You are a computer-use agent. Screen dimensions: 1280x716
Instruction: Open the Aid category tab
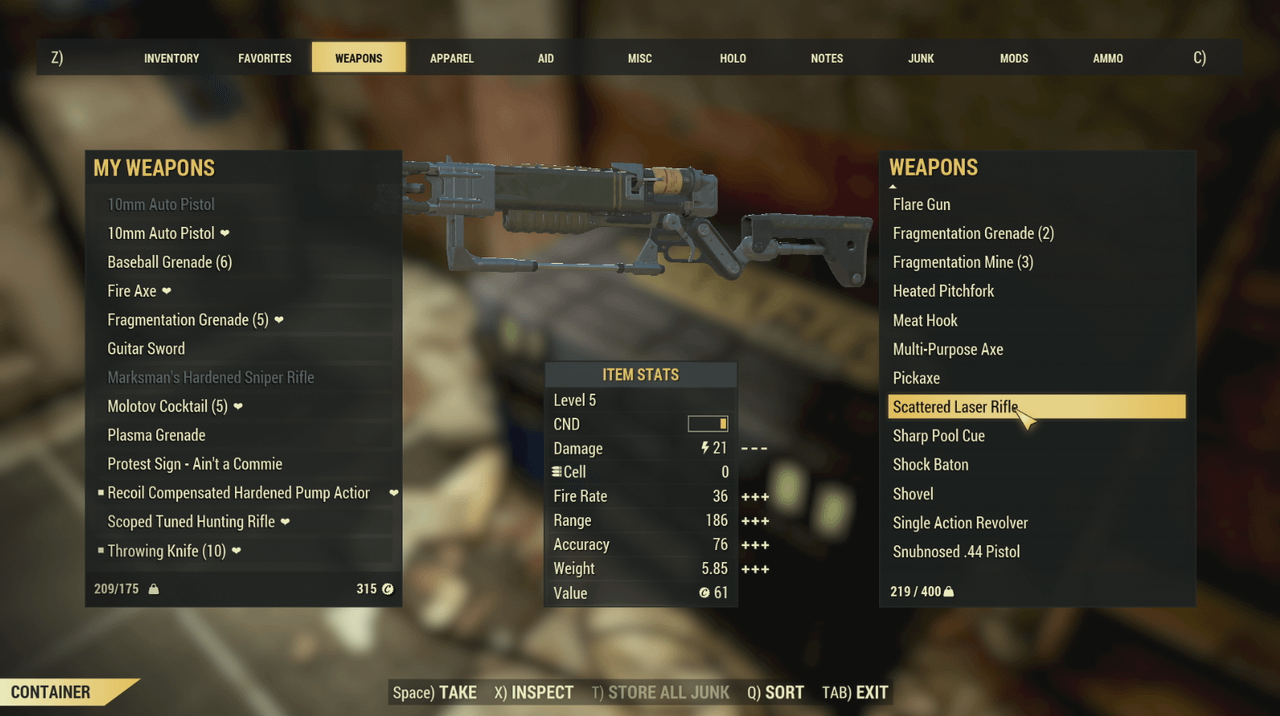[545, 58]
